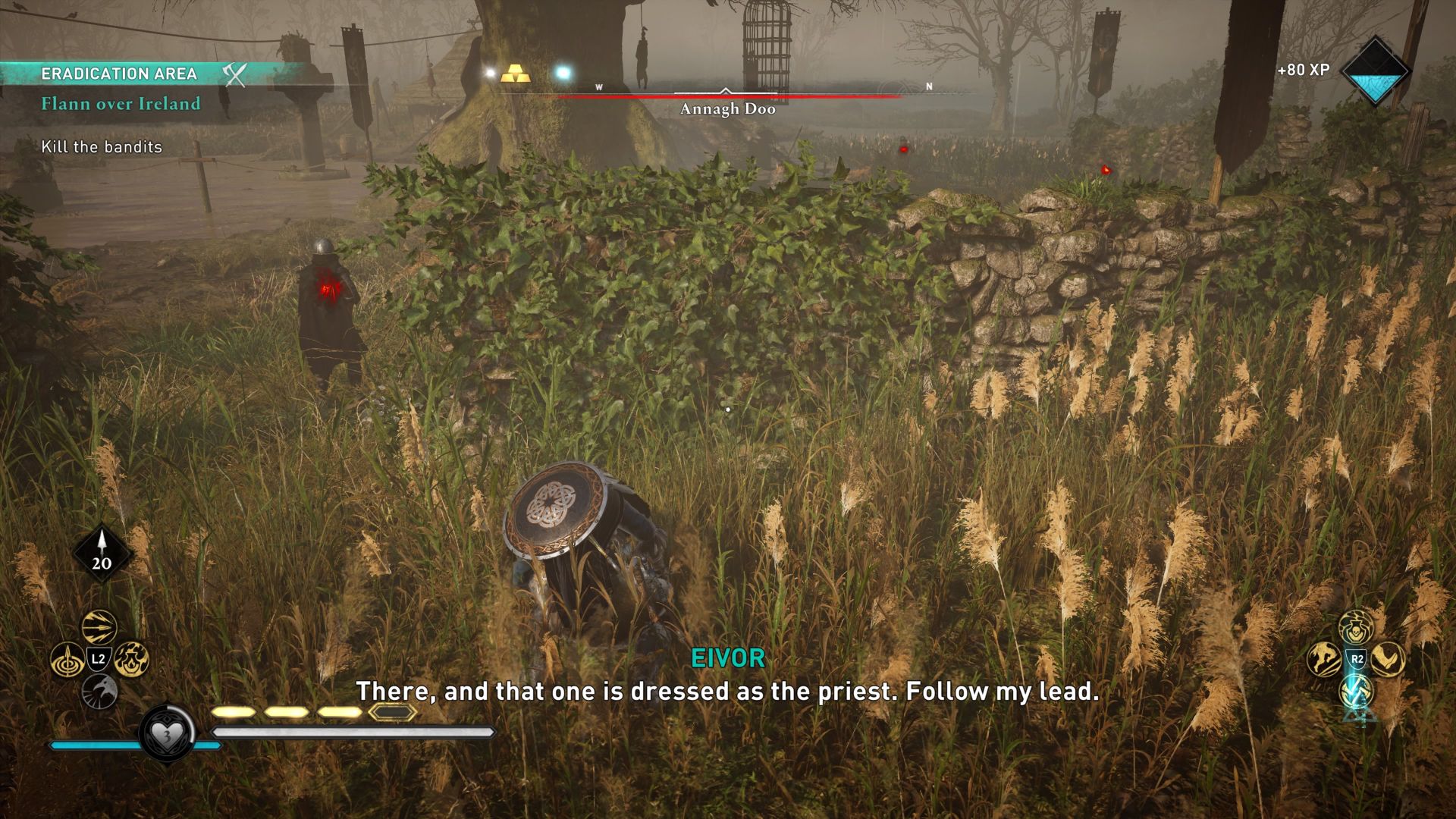Viewport: 1456px width, 819px height.
Task: Activate the glowing dual axes ability icon
Action: (1356, 690)
